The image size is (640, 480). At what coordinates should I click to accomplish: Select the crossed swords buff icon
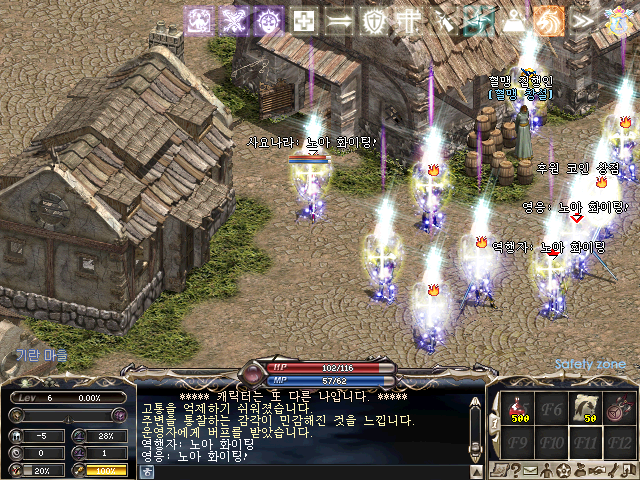pos(234,19)
